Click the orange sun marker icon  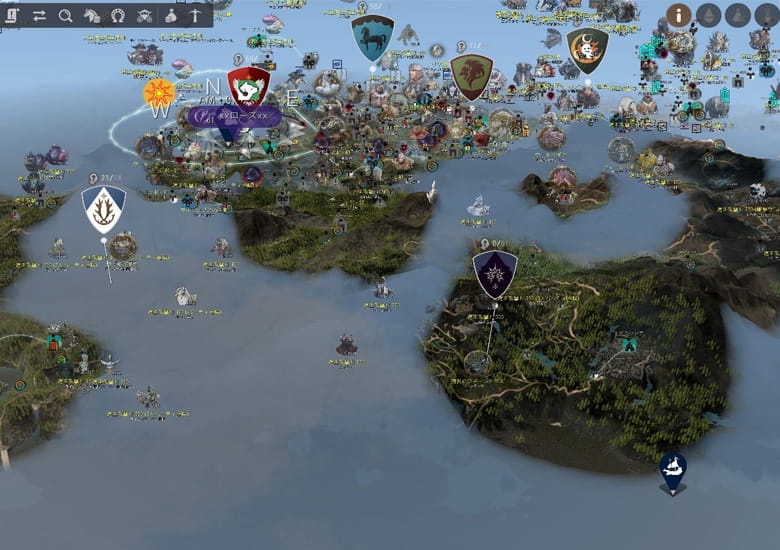pos(159,92)
